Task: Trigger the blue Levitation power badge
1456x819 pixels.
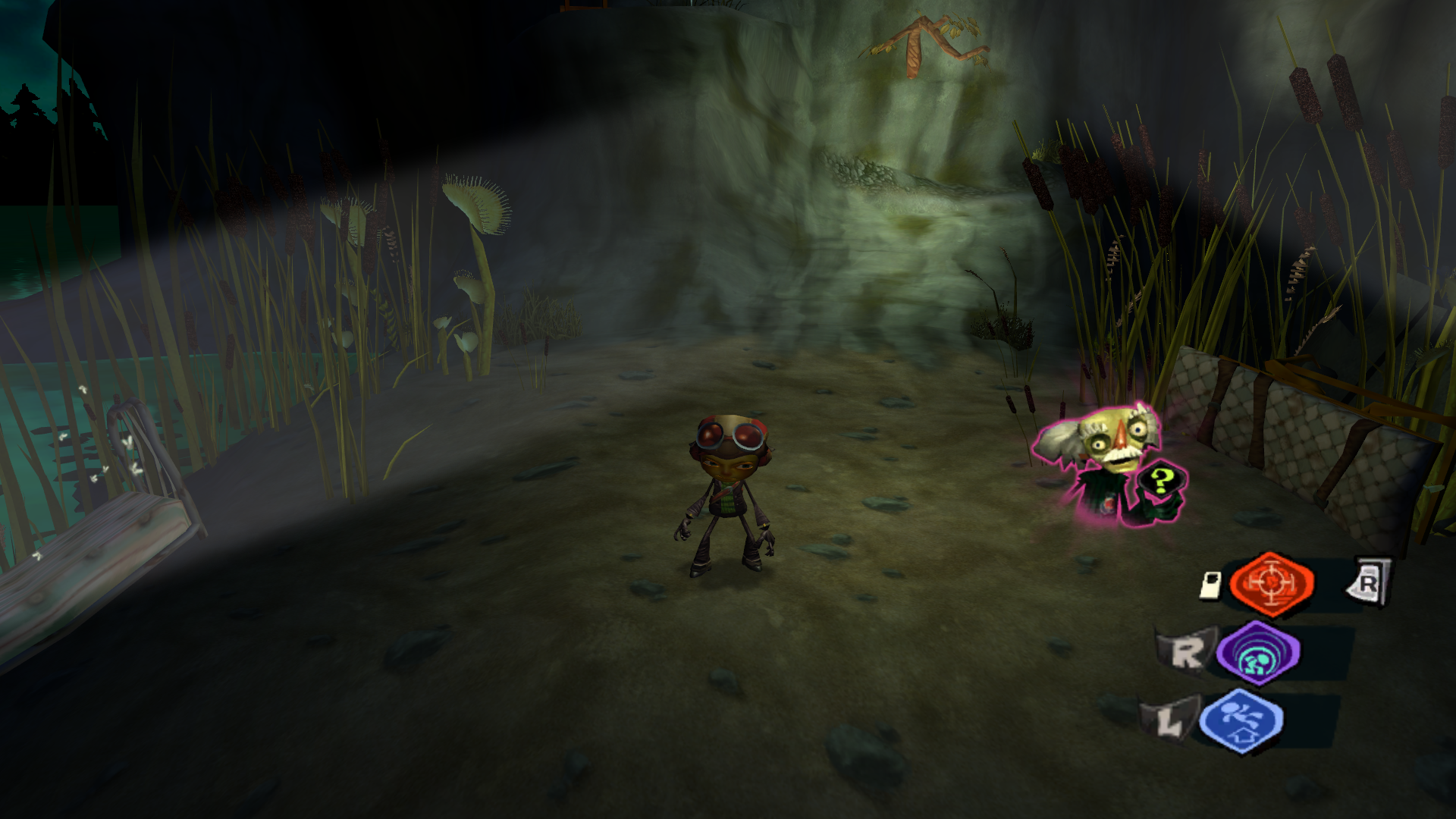Action: [x=1241, y=721]
